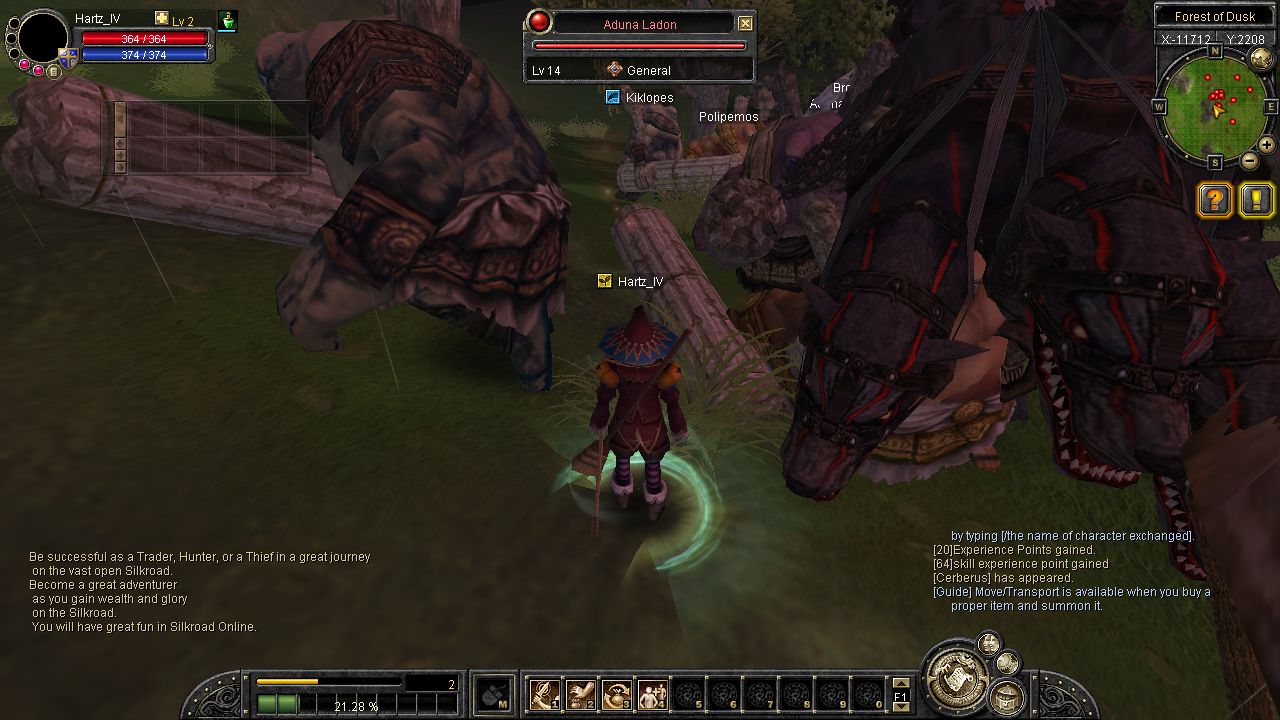This screenshot has height=720, width=1280.
Task: Use the skill in hotbar slot 2
Action: click(x=581, y=693)
